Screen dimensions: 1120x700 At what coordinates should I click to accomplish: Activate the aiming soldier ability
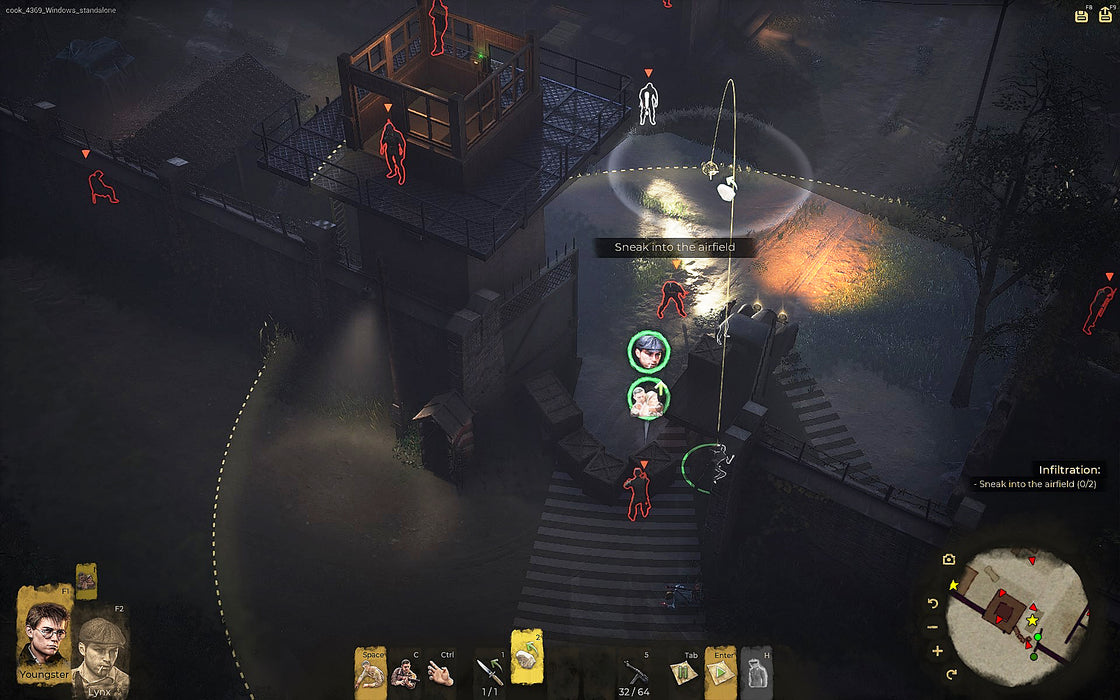[x=404, y=675]
